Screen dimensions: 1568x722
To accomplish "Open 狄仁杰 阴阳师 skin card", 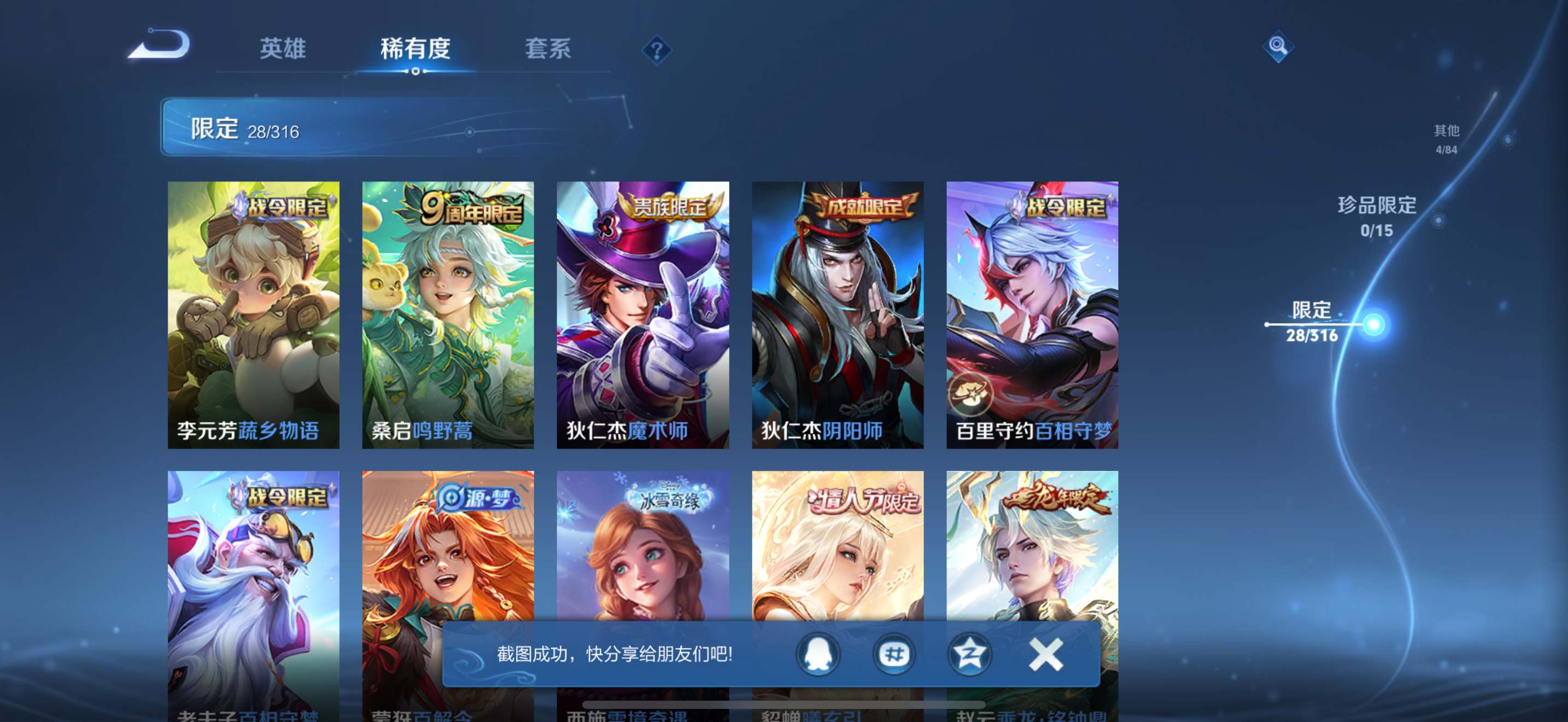I will [838, 314].
